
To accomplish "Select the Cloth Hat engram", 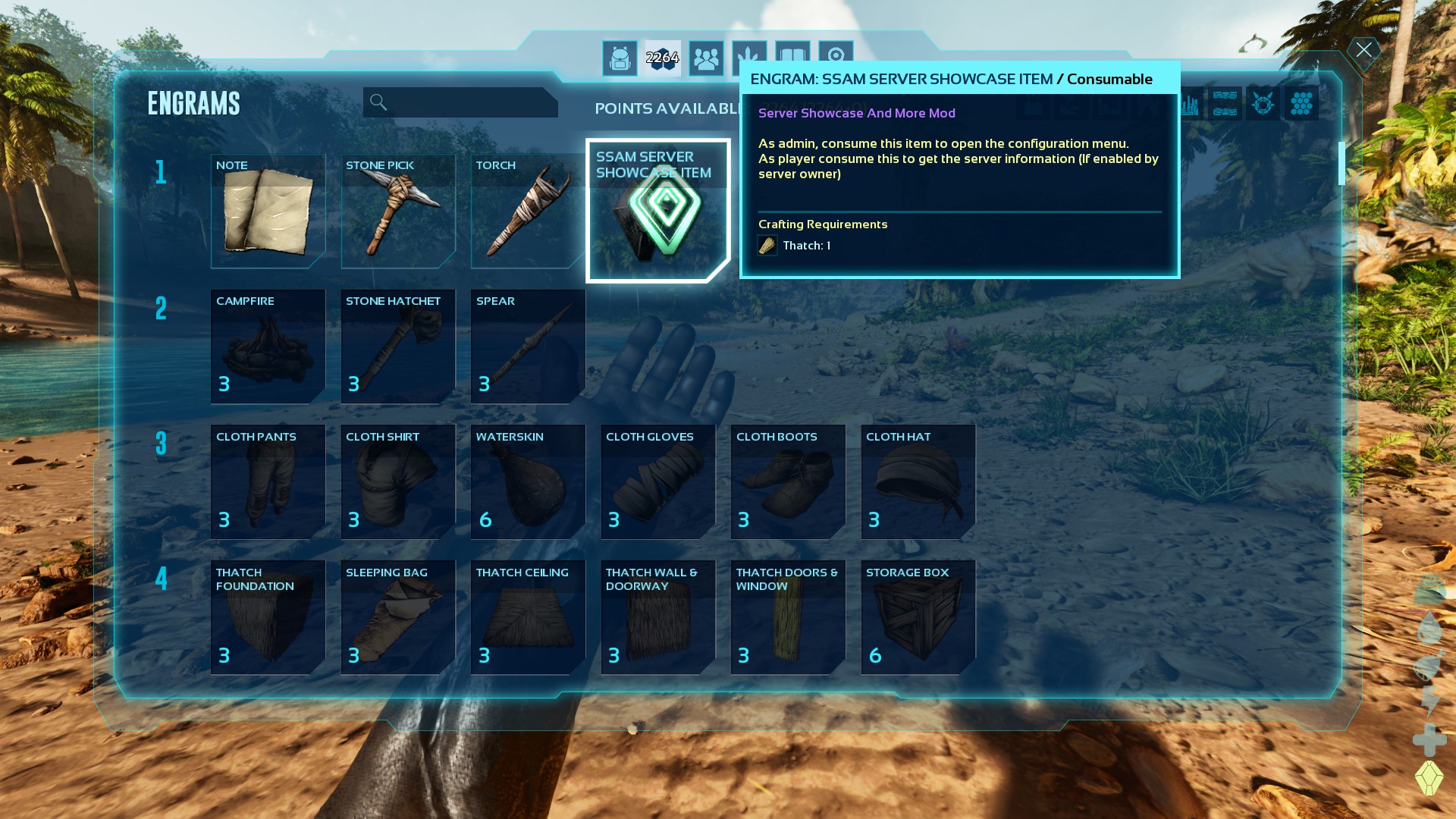I will click(918, 482).
